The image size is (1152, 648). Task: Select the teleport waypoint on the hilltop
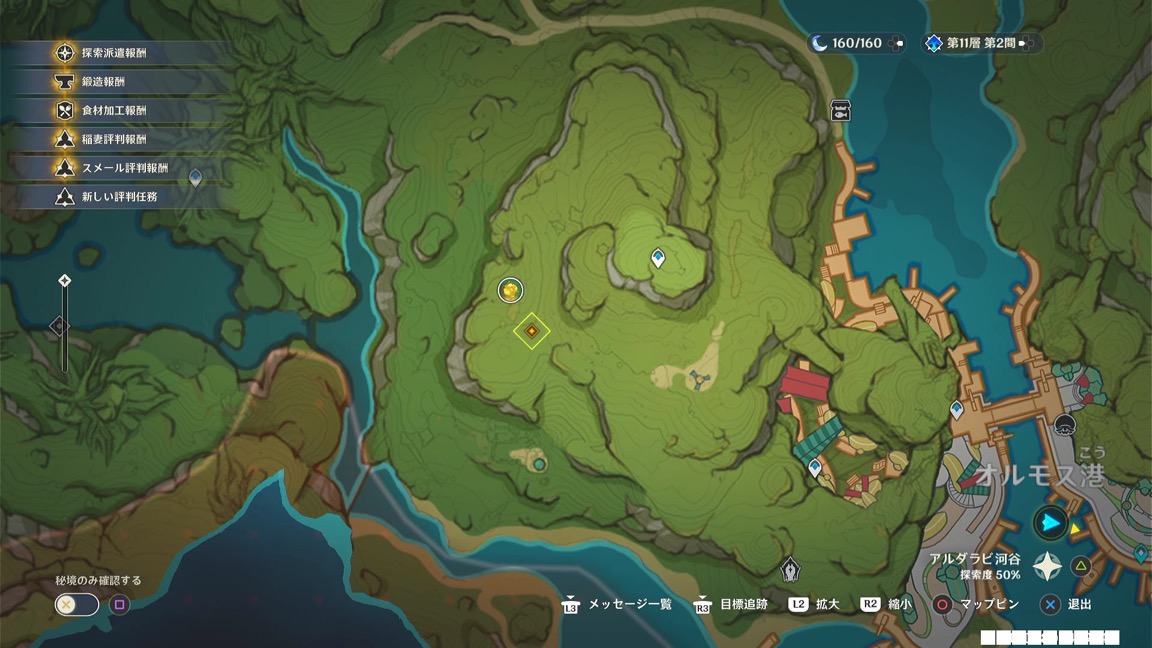[x=658, y=258]
